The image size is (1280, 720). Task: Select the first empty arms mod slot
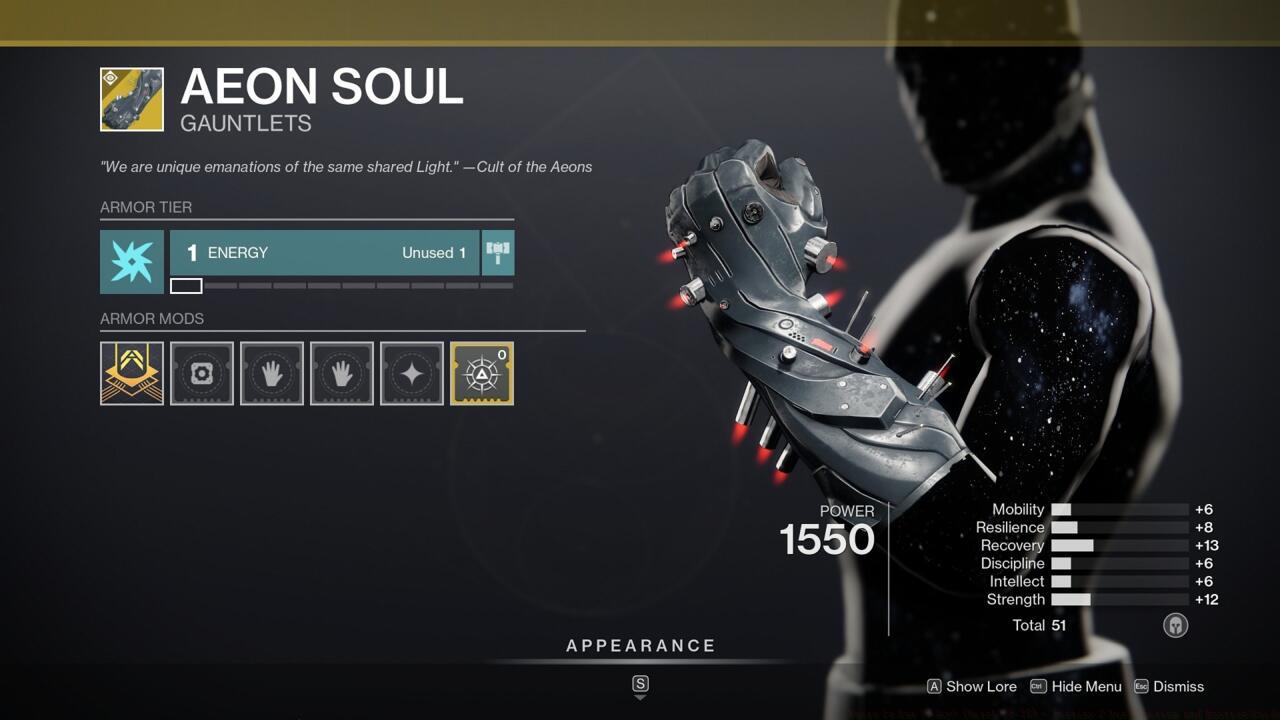tap(271, 373)
